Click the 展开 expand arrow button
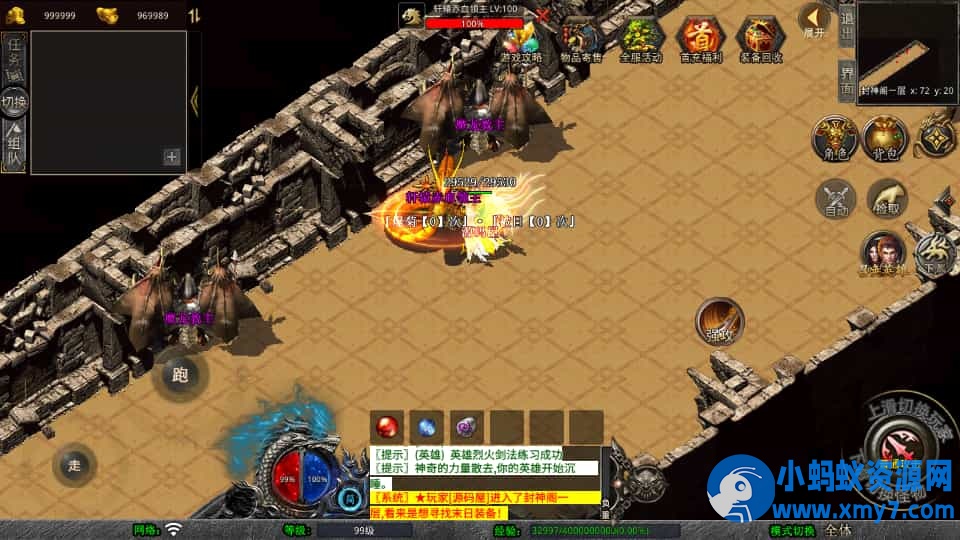Viewport: 960px width, 540px height. tap(816, 19)
